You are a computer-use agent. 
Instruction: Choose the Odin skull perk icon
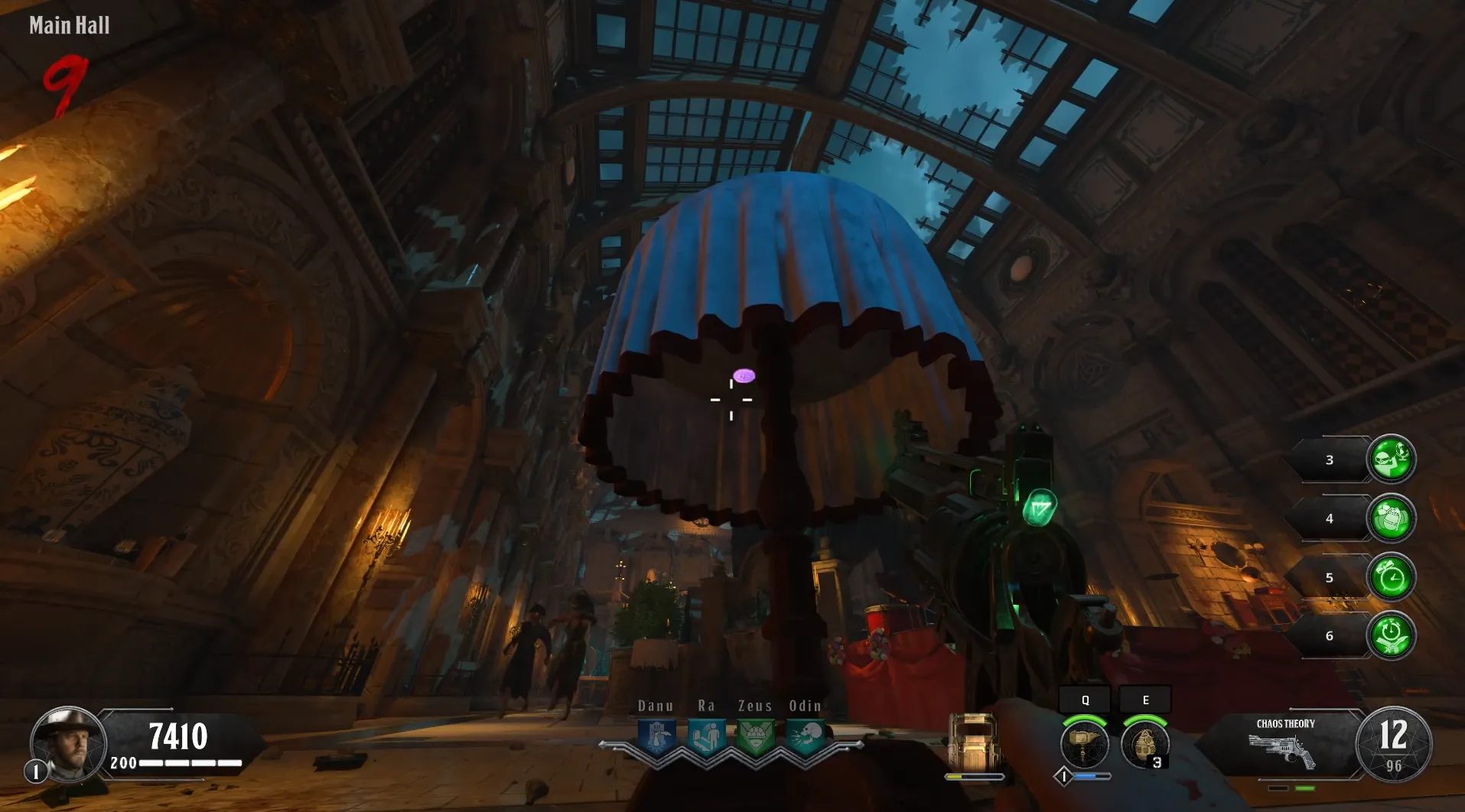click(x=806, y=737)
